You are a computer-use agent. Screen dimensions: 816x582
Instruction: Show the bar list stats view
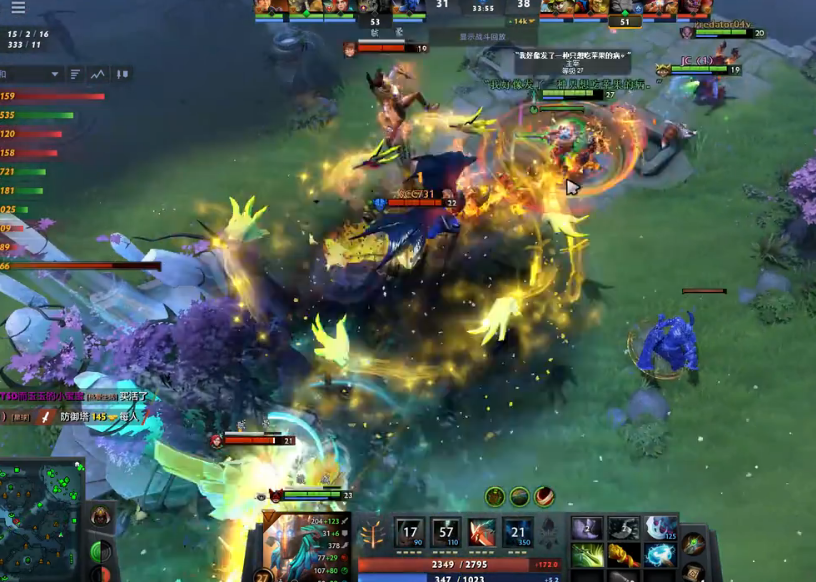pos(76,74)
